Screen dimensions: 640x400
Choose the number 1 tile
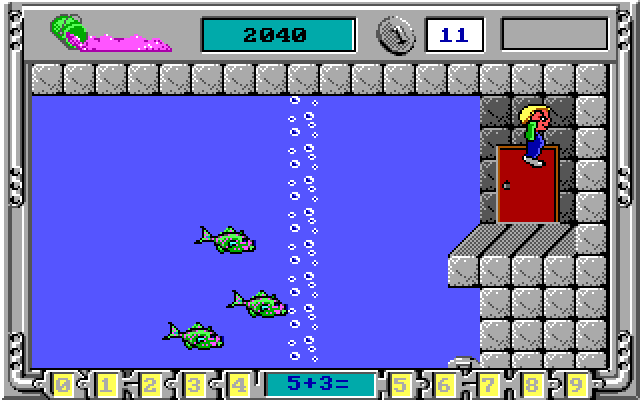pos(107,384)
